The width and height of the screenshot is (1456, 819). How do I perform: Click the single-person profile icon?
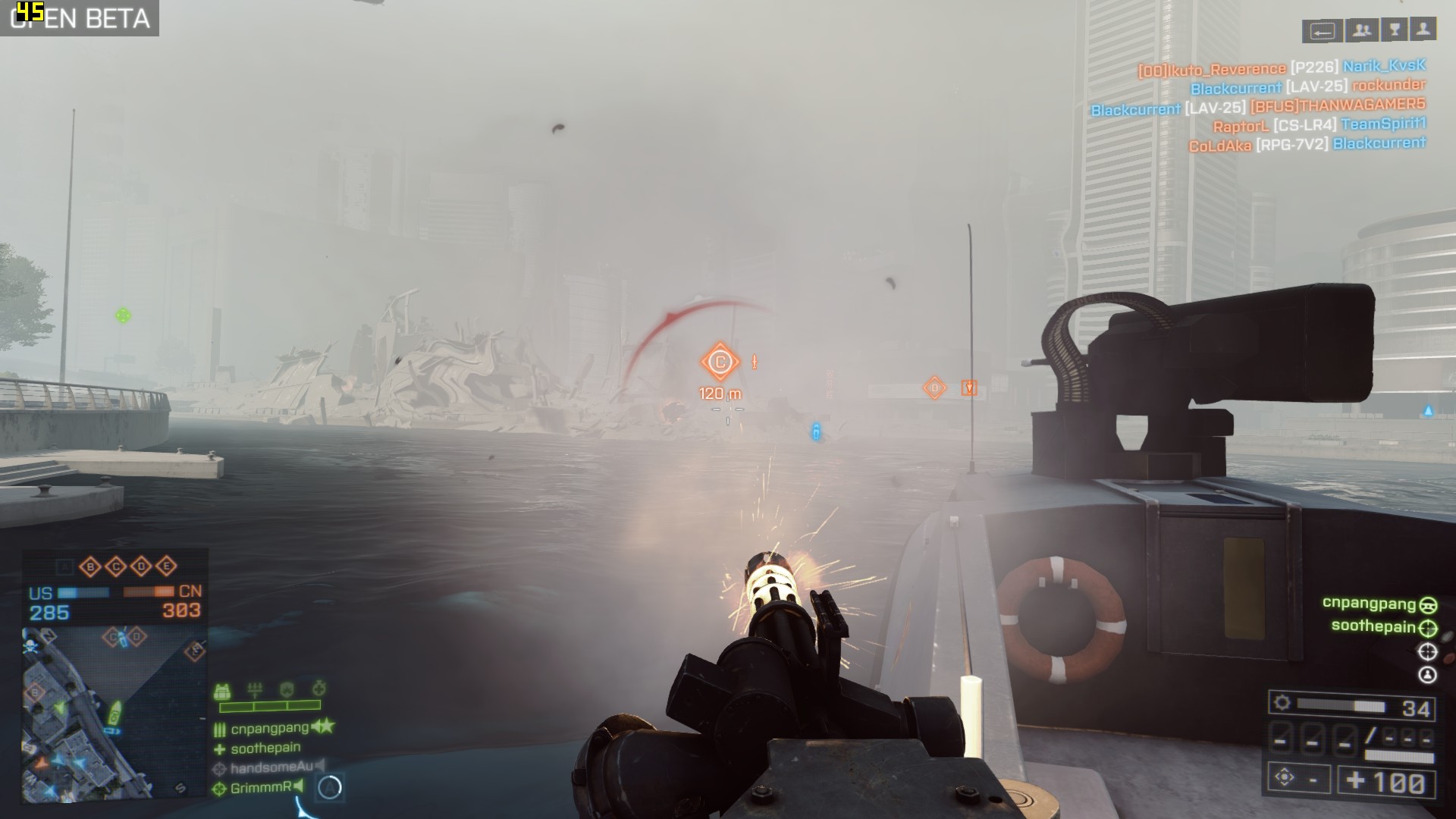(1424, 30)
